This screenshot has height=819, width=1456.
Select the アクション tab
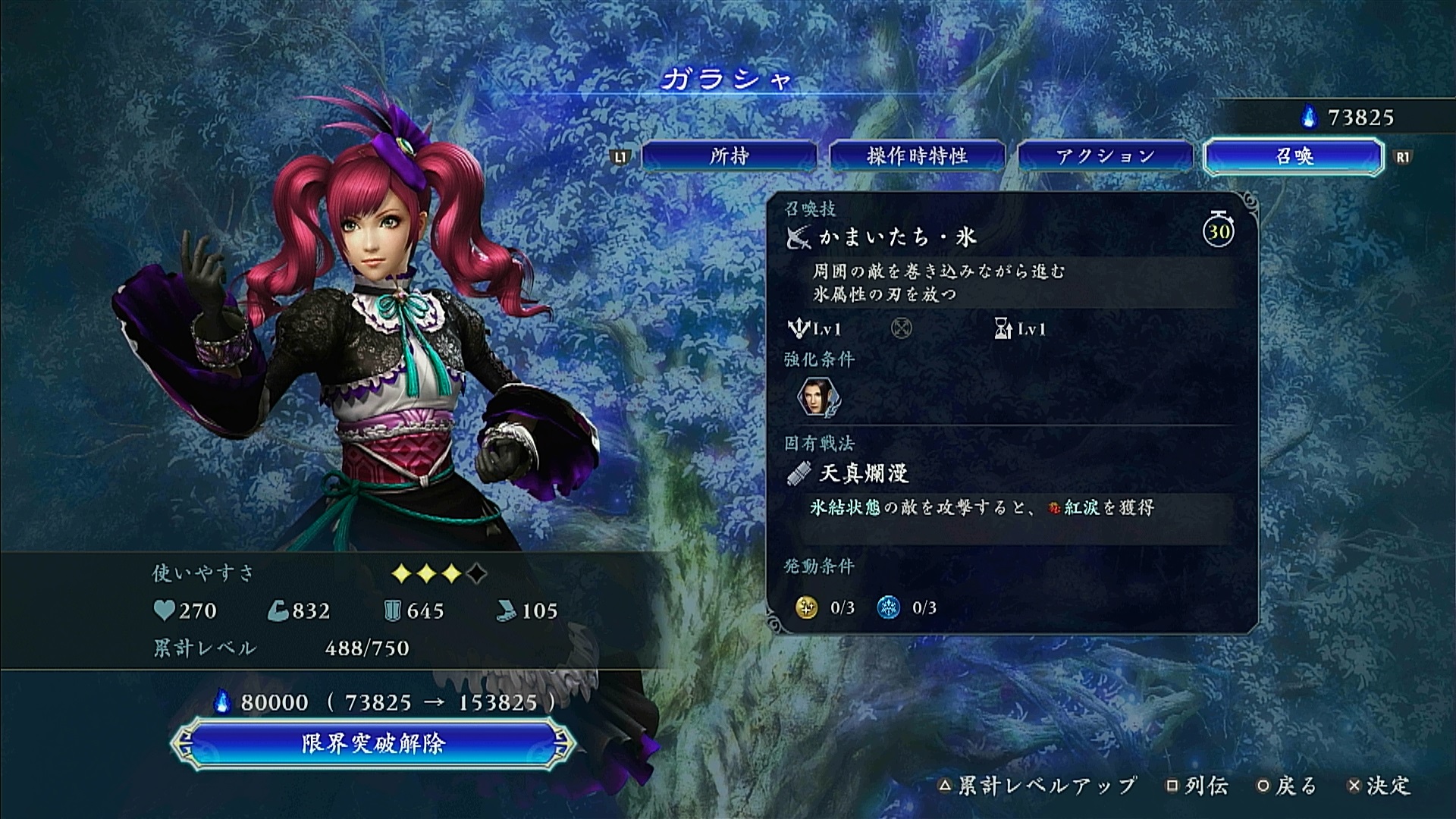pos(1105,156)
